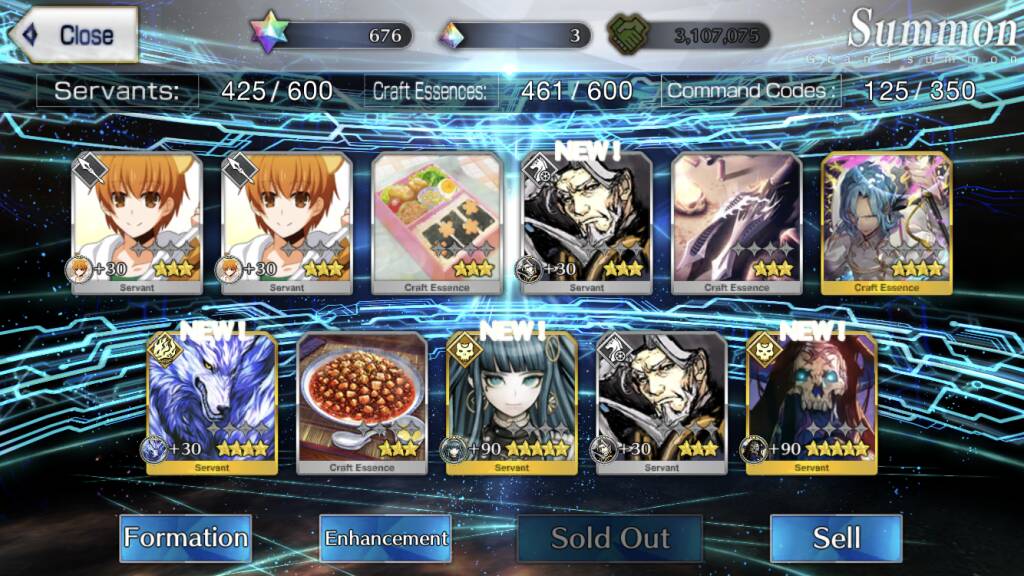Click the Sold Out summon button
This screenshot has width=1024, height=576.
point(610,538)
